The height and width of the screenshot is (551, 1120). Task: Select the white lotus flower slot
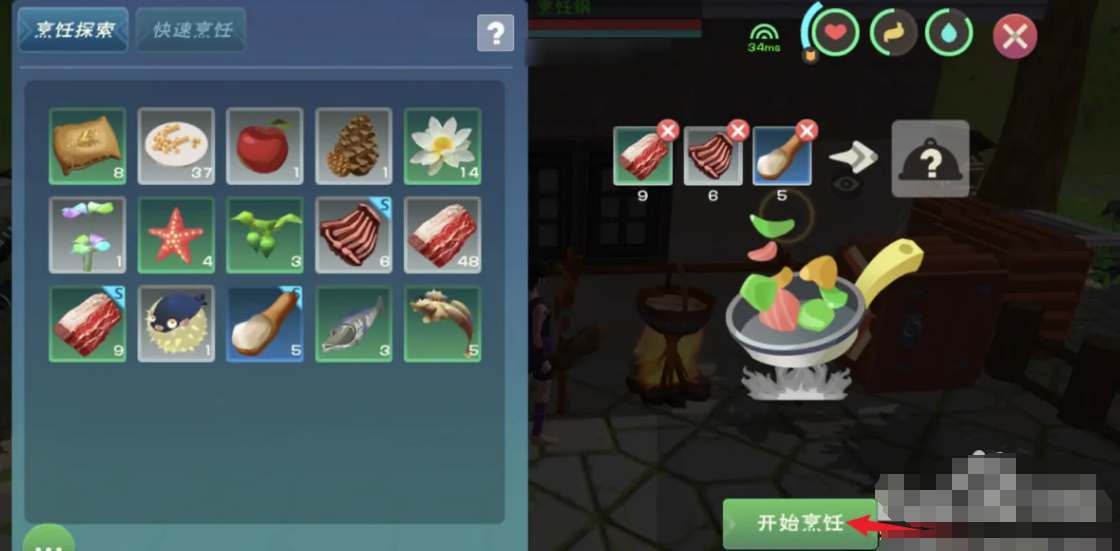(x=442, y=146)
